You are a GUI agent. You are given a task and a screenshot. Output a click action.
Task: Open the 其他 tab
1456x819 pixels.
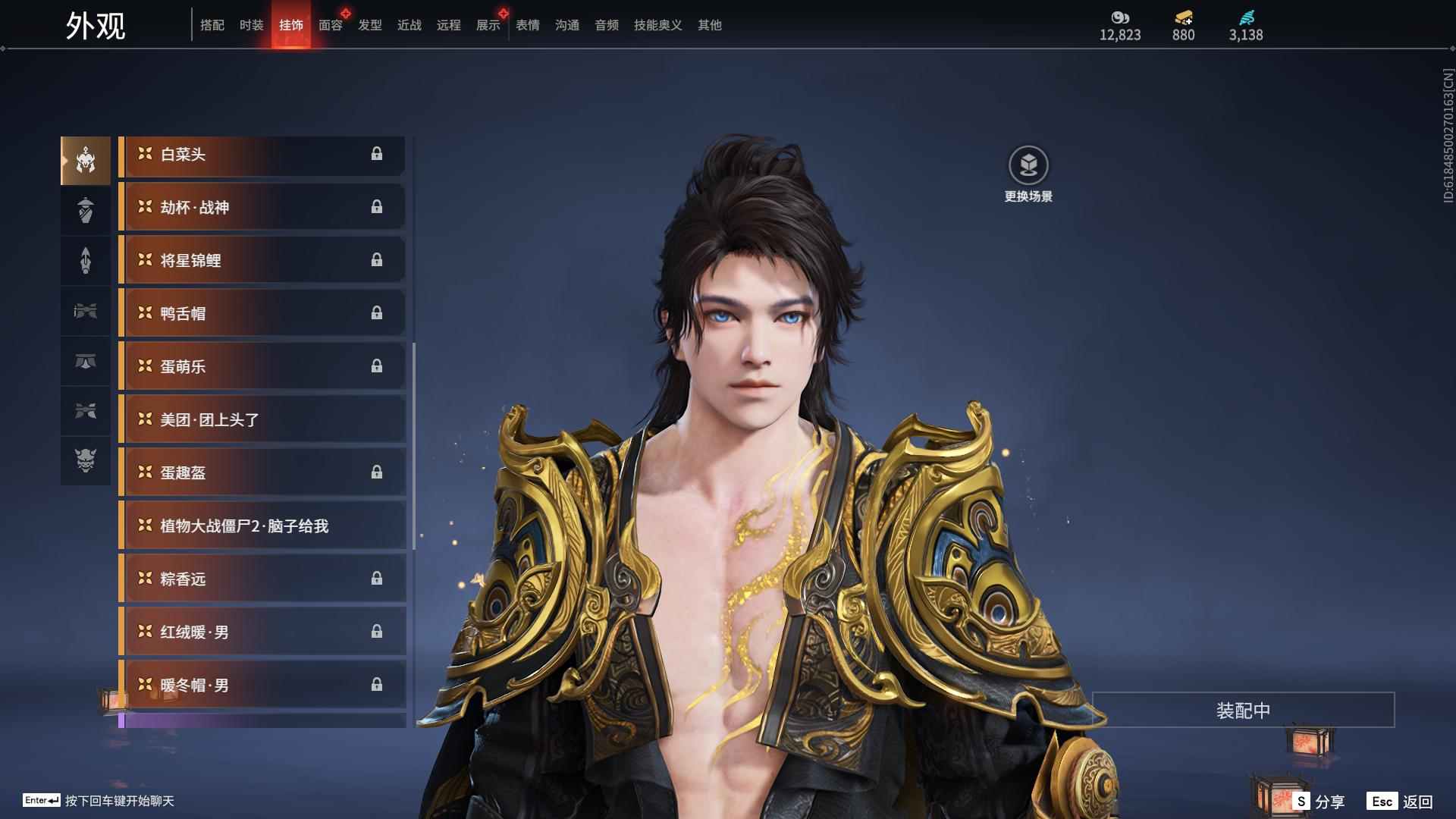click(710, 25)
